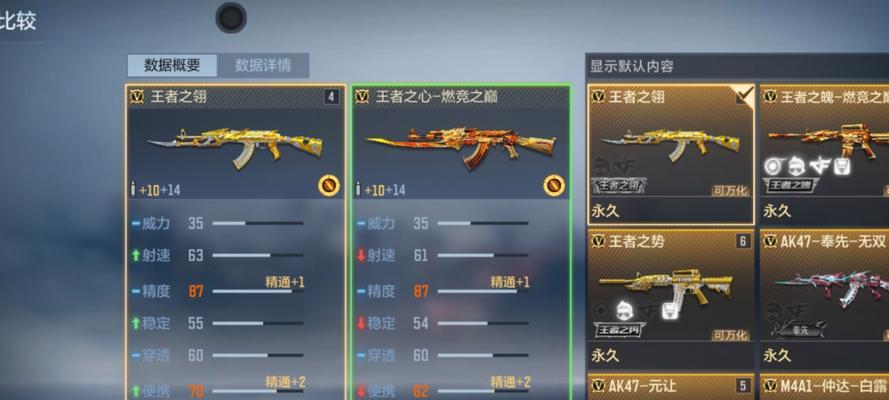Click the gold round icon on 王者之翎 comparison panel
Viewport: 889px width, 400px height.
(x=328, y=185)
